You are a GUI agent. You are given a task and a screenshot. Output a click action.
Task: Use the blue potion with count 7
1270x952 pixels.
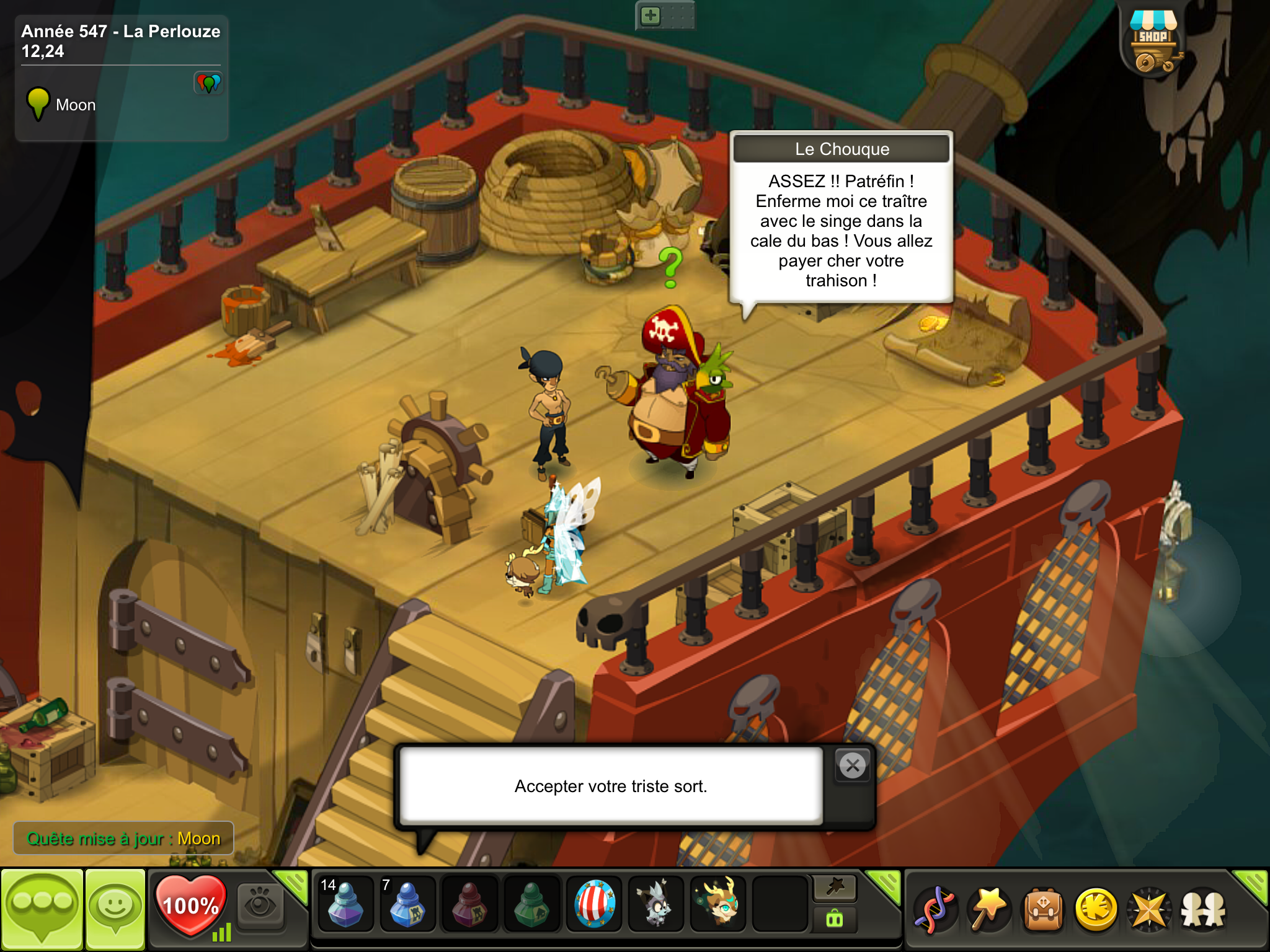point(407,904)
